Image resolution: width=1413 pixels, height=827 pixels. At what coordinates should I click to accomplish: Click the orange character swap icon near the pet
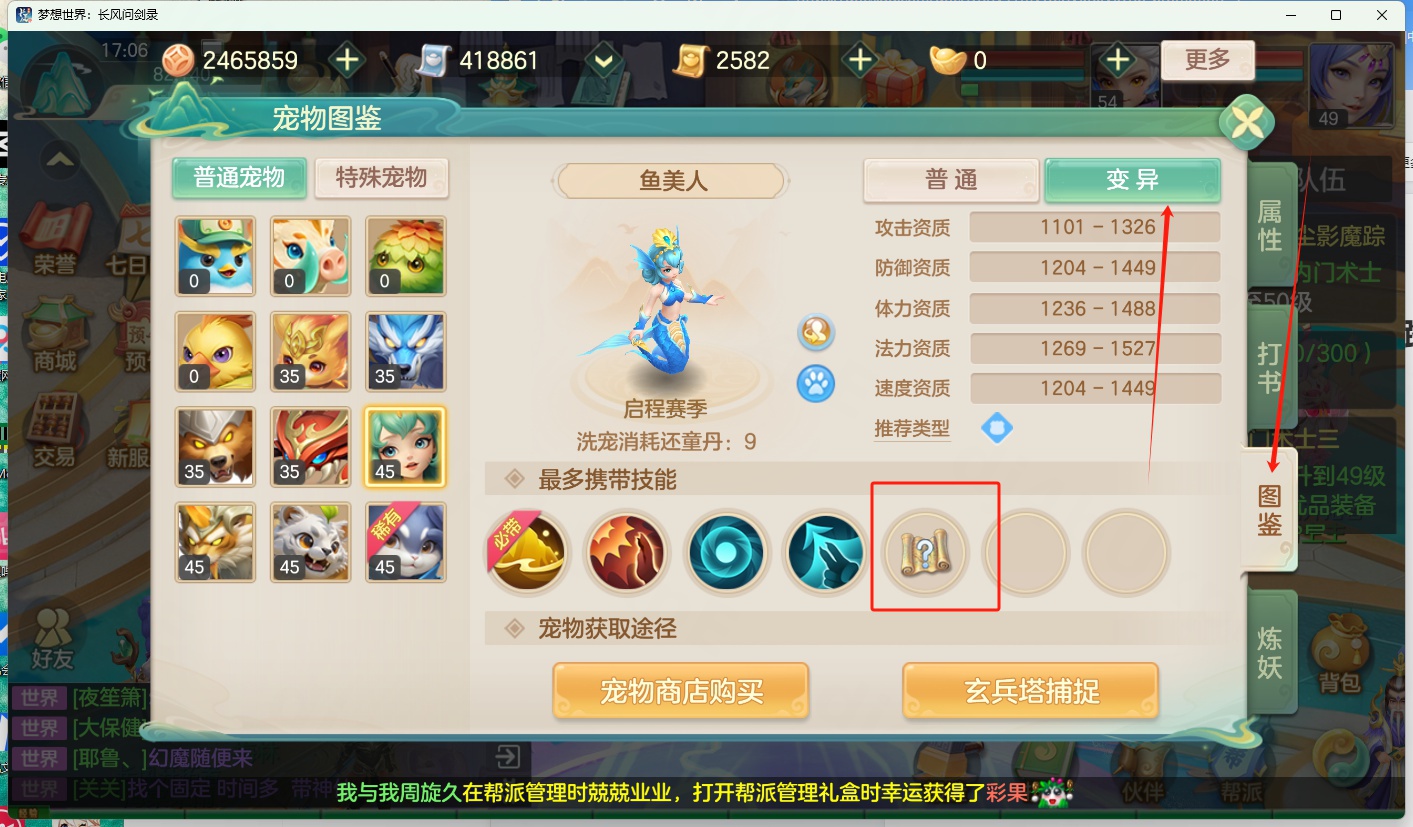click(x=815, y=333)
